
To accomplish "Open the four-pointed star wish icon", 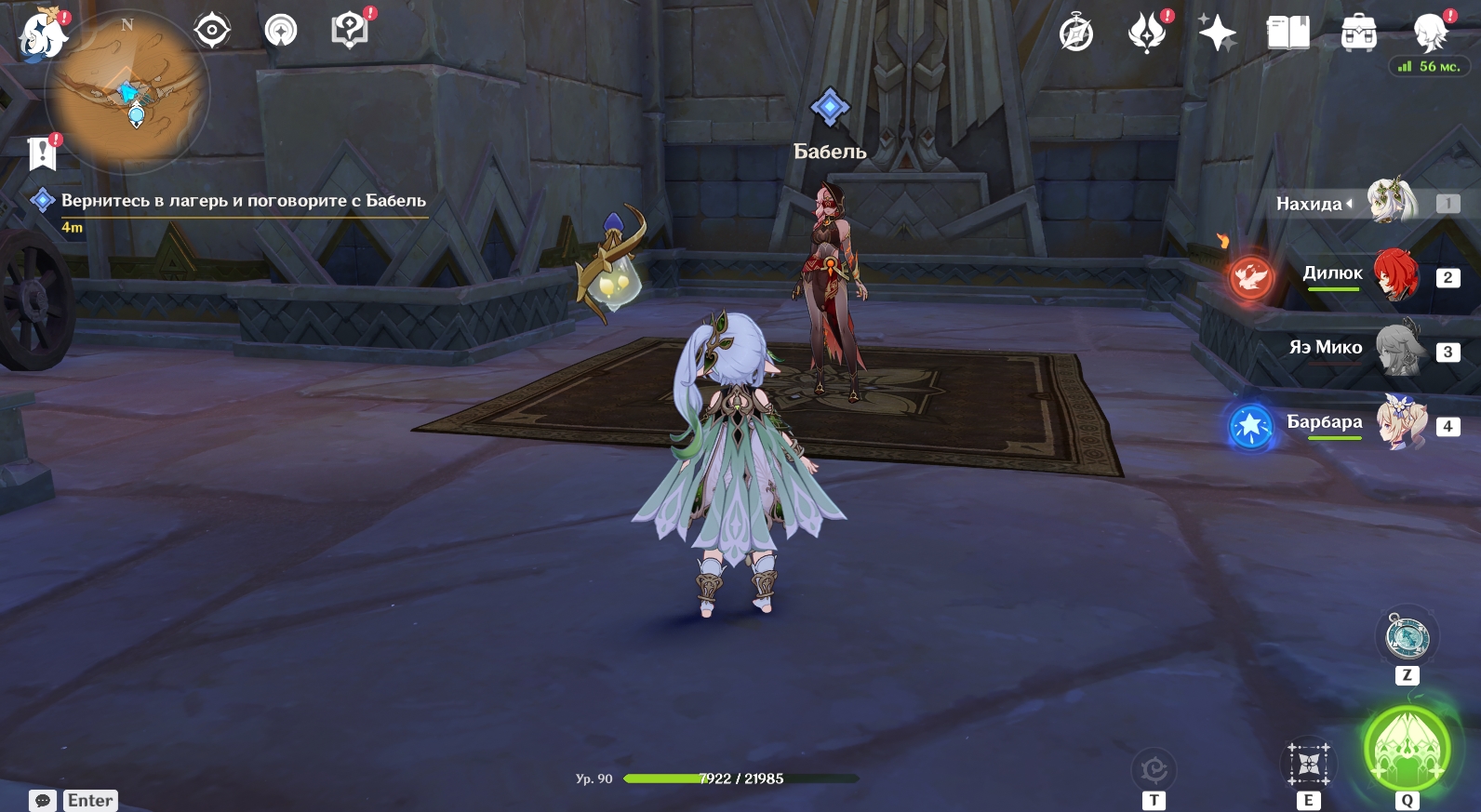I will coord(1217,33).
